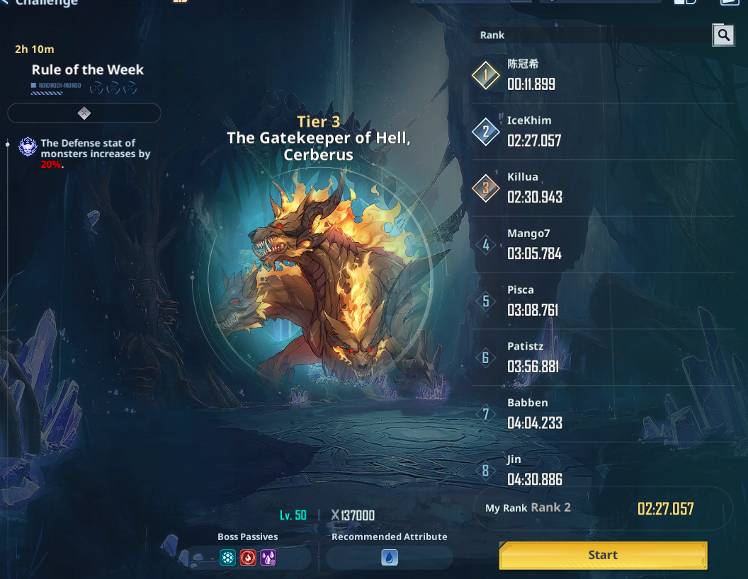Choose Pisca's ranking row
Image resolution: width=748 pixels, height=579 pixels.
[603, 301]
